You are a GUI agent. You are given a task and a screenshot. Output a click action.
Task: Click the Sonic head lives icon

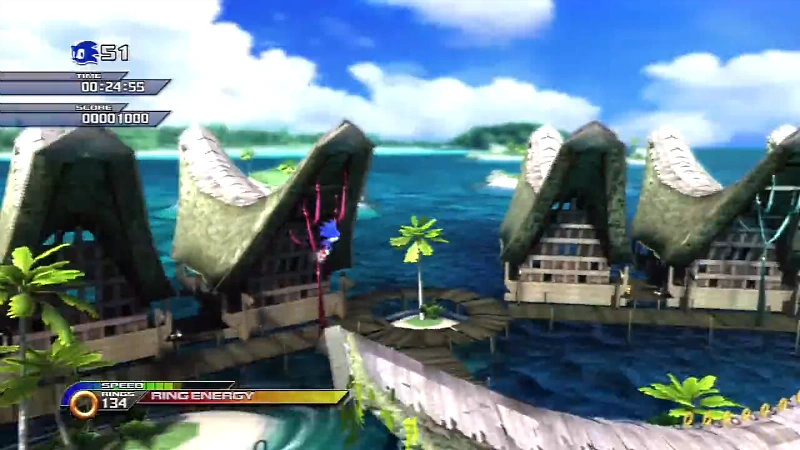pos(85,52)
